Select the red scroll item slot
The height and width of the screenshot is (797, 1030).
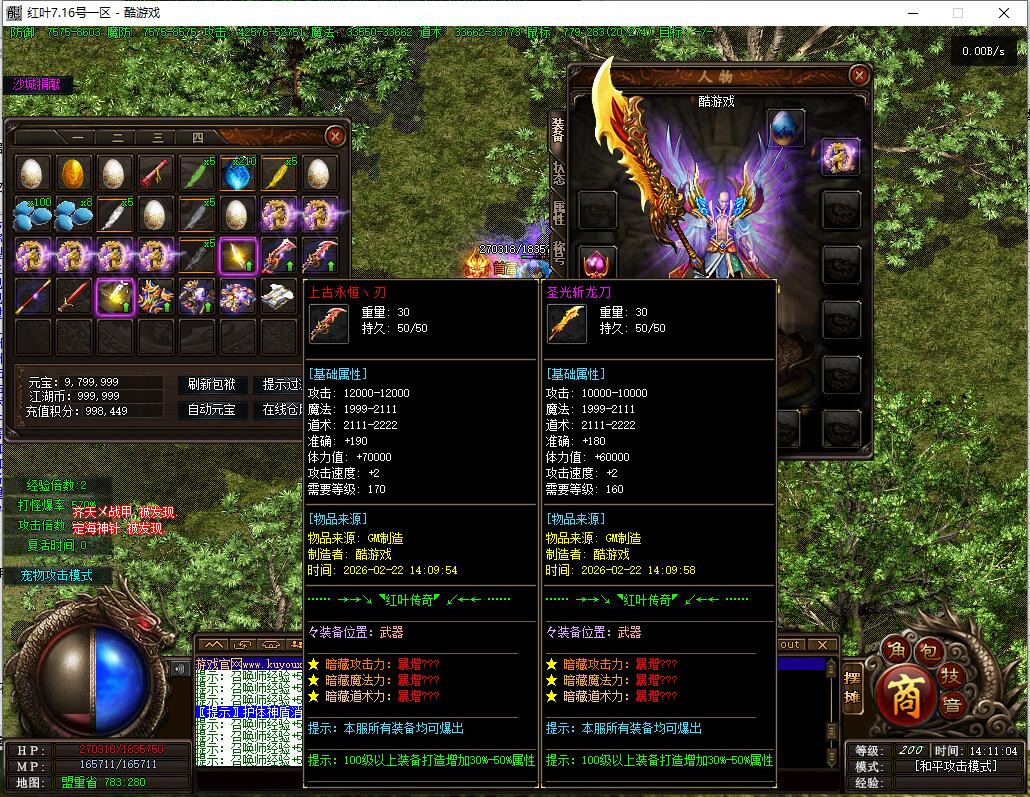(x=156, y=173)
